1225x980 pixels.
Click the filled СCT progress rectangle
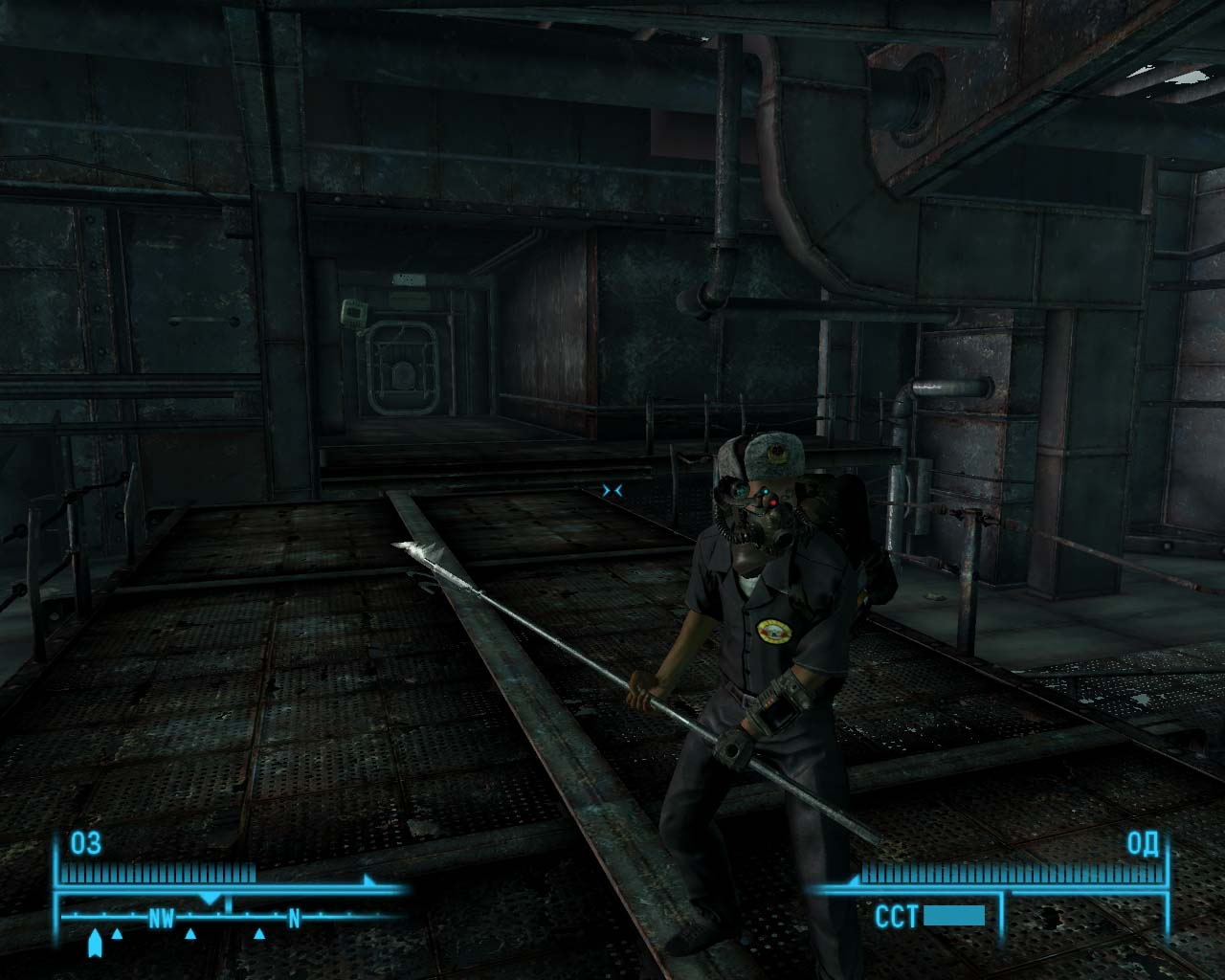tap(954, 916)
